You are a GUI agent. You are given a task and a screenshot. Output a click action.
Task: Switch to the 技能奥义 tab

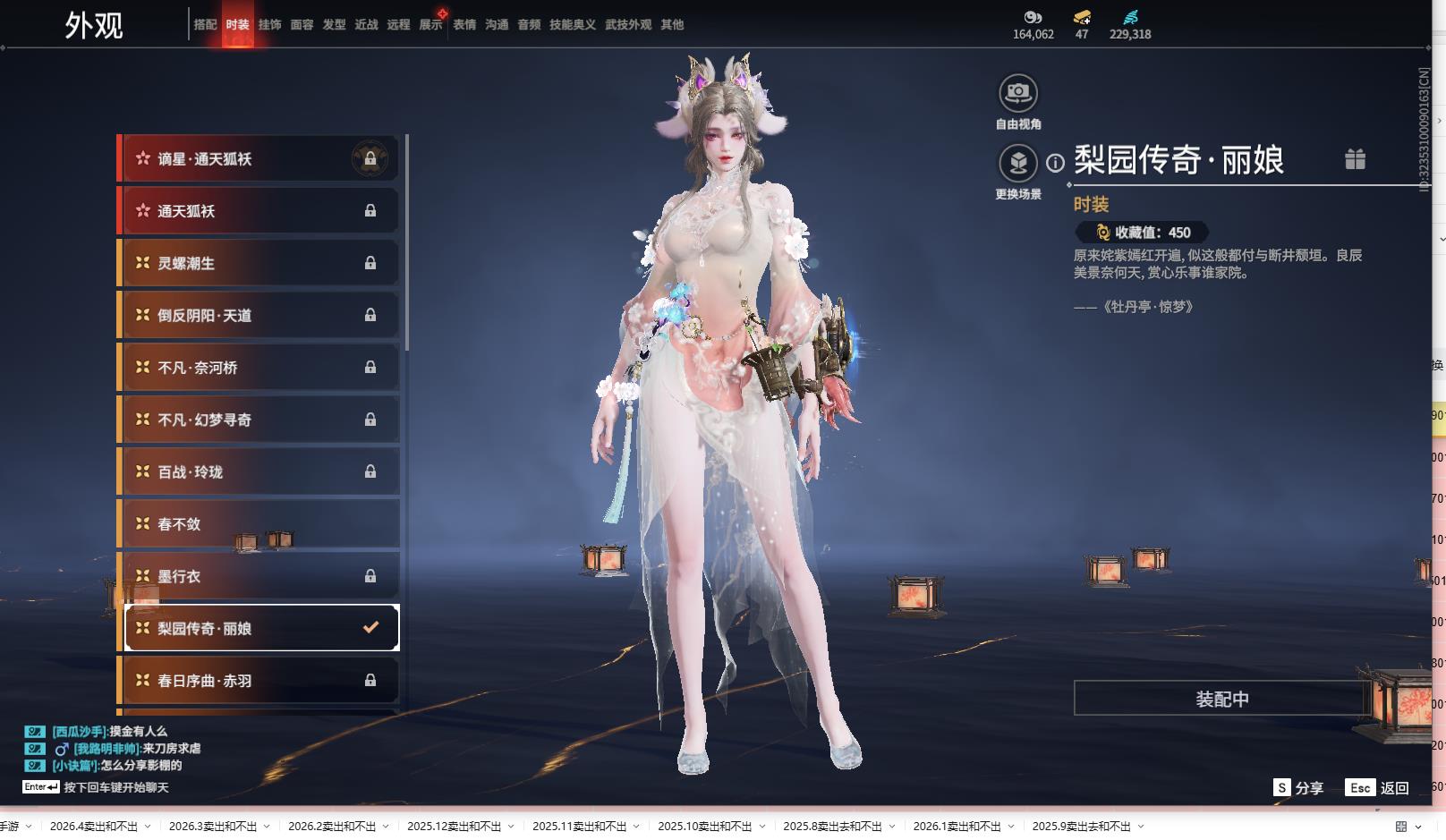pos(572,25)
